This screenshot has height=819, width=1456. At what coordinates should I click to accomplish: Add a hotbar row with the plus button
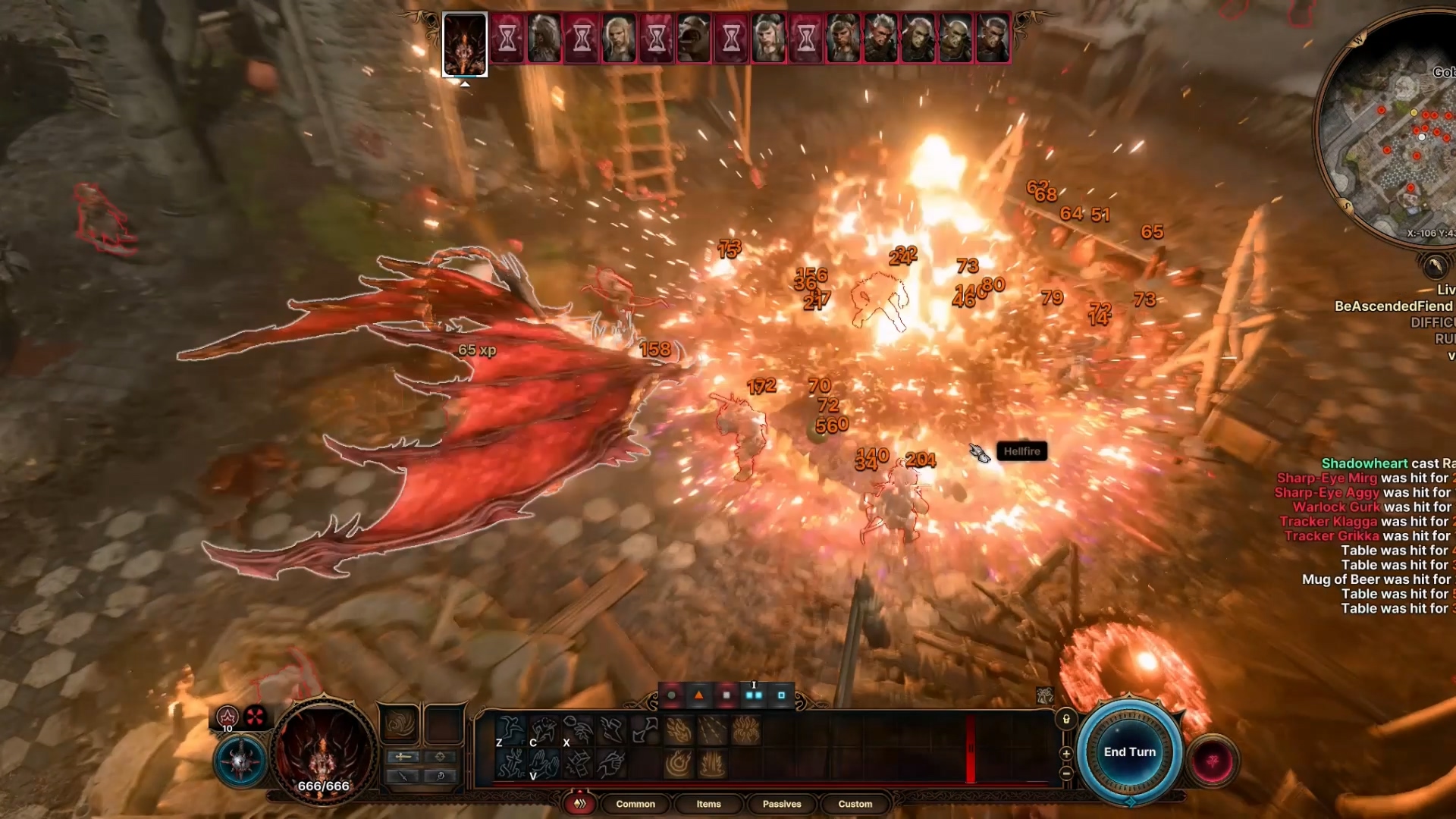point(1066,753)
